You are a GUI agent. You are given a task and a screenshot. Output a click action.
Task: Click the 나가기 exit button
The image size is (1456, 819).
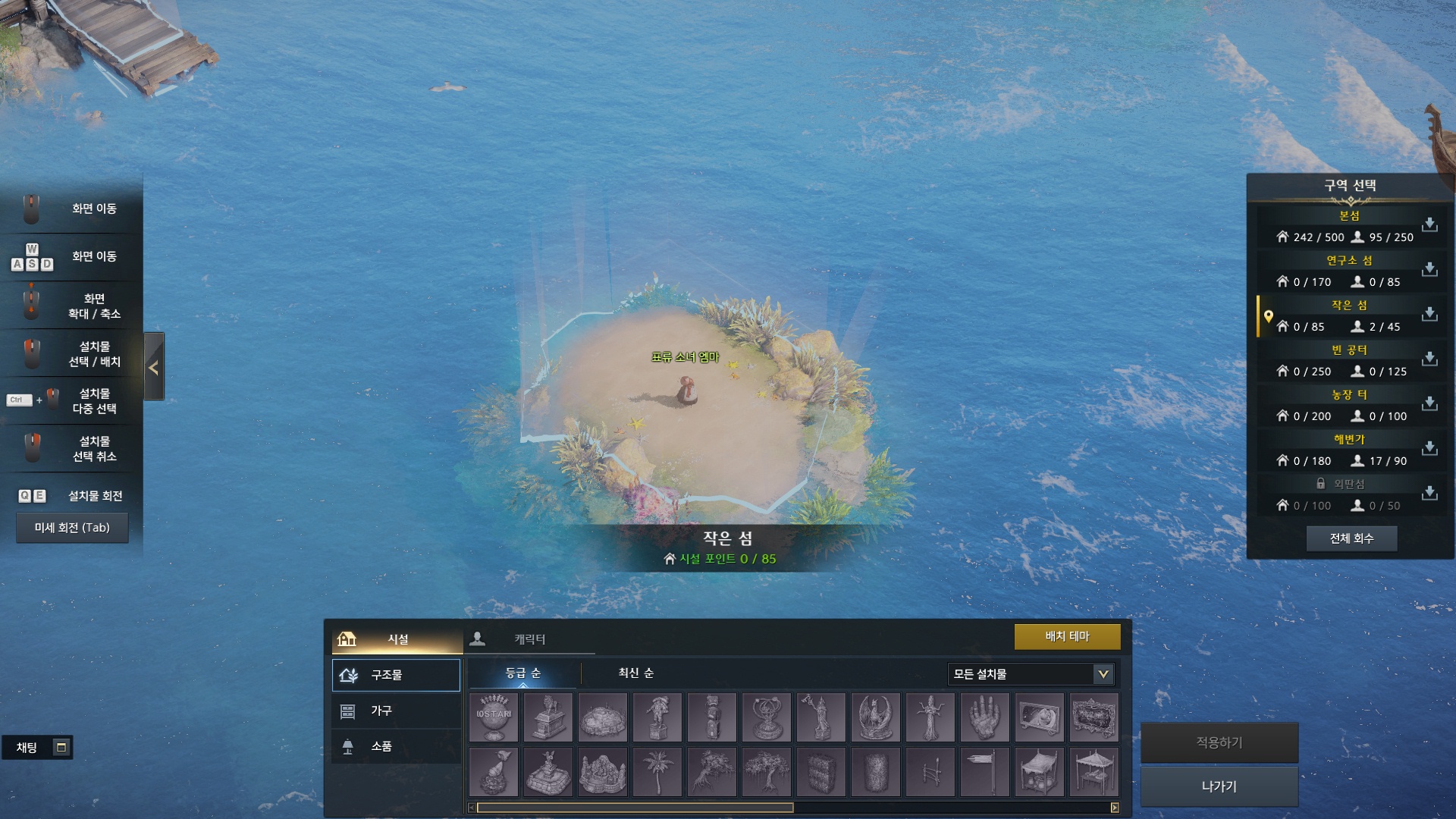tap(1219, 786)
